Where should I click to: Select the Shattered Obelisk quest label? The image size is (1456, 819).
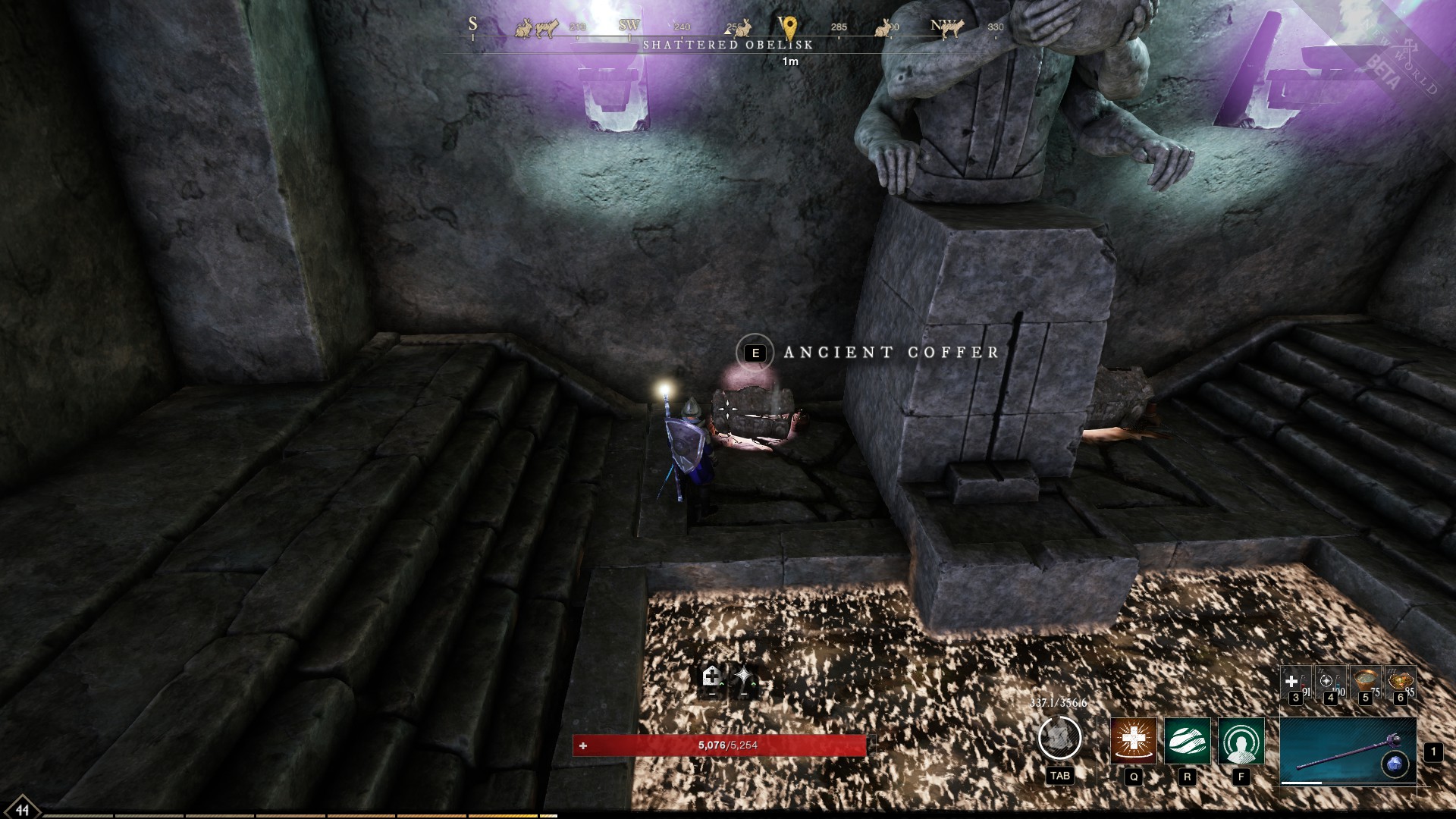(729, 45)
